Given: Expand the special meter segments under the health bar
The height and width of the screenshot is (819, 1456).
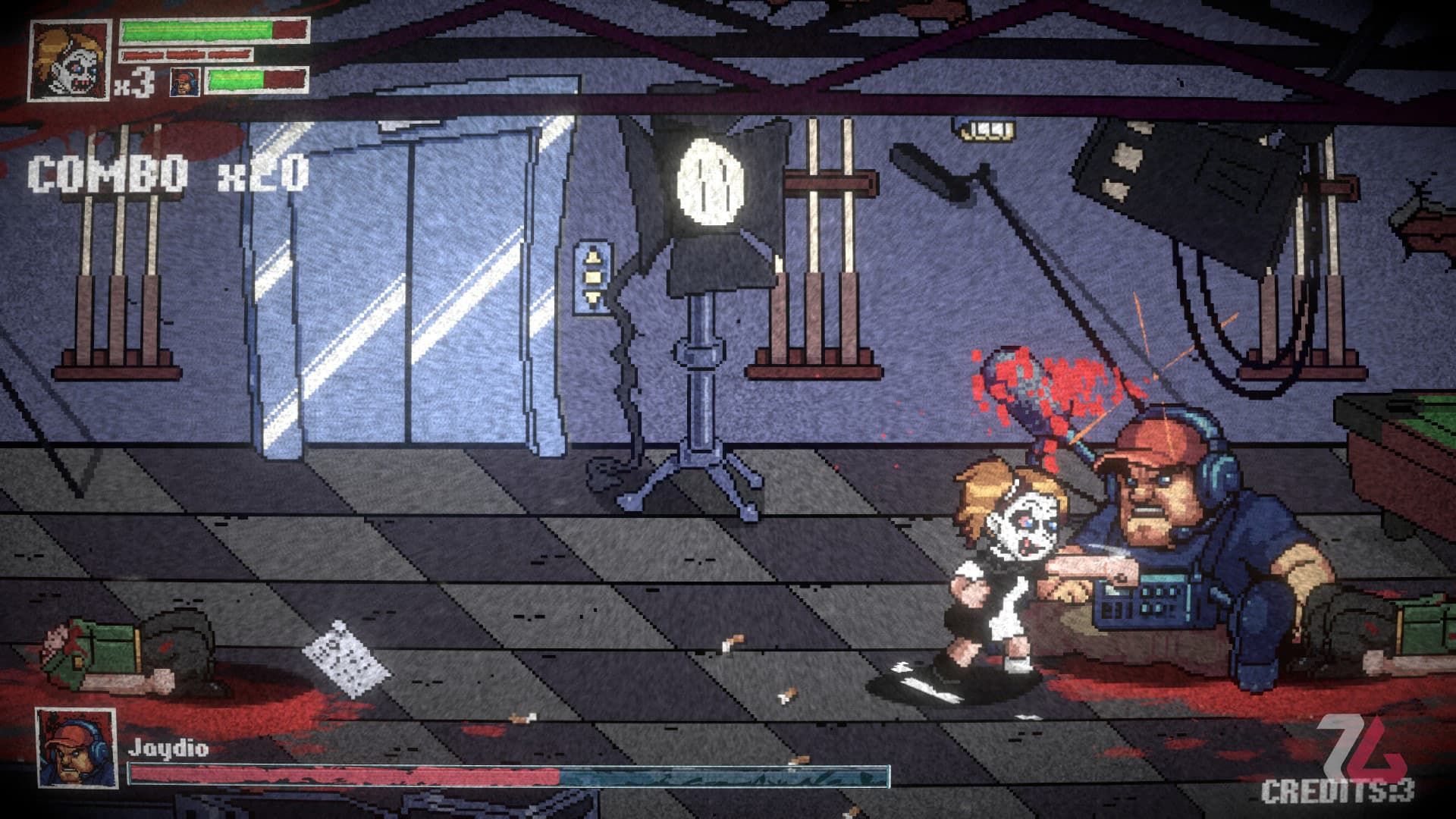Looking at the screenshot, I should (186, 55).
